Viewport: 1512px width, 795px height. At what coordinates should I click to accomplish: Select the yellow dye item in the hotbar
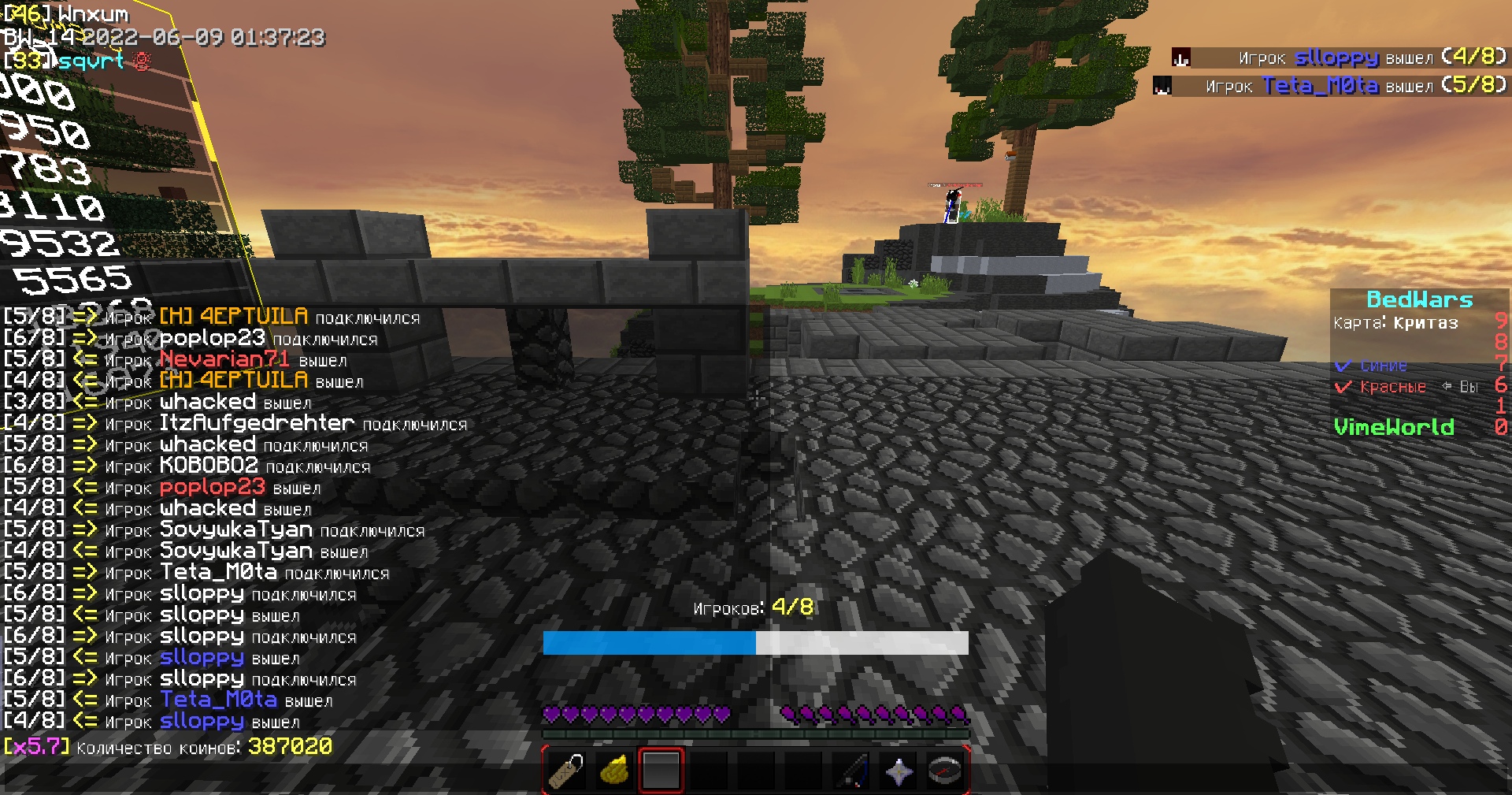(x=613, y=771)
